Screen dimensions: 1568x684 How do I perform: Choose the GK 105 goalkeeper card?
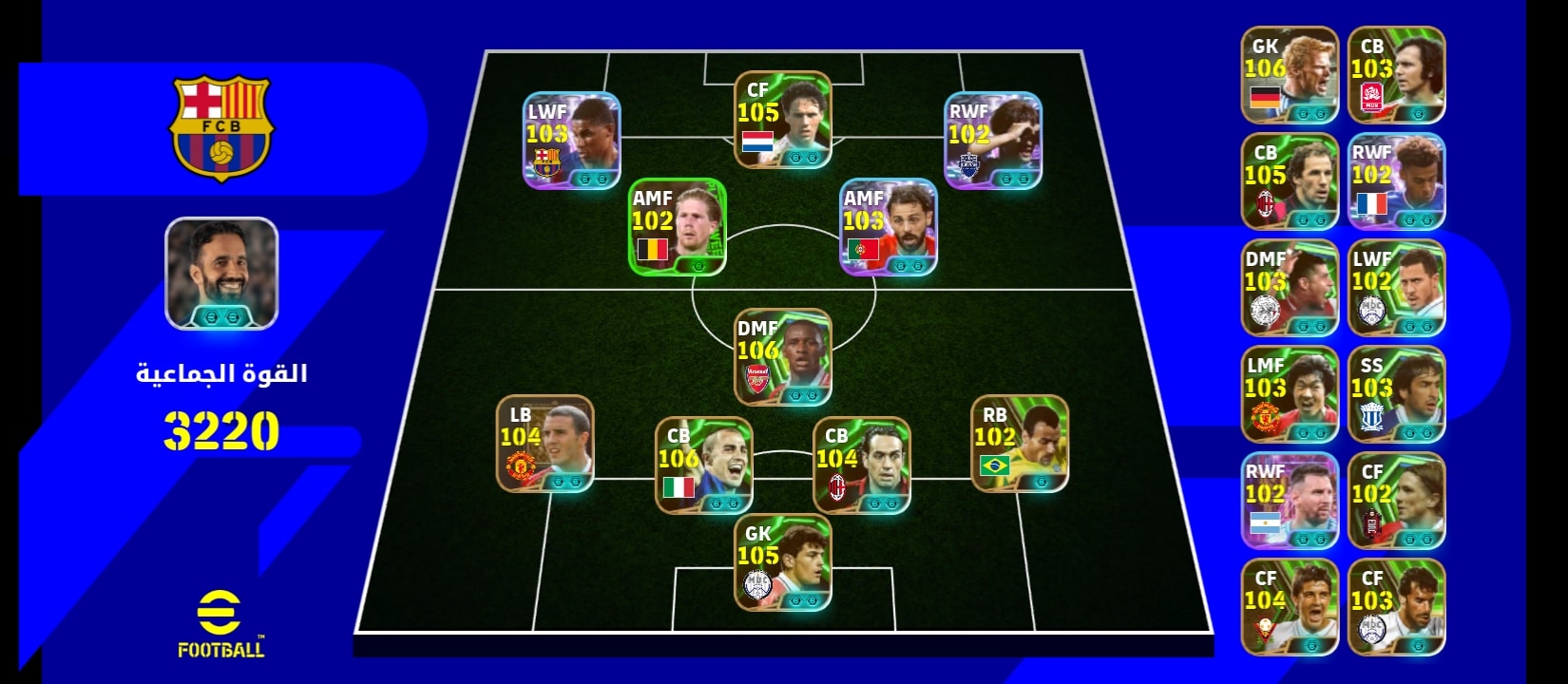click(x=782, y=562)
